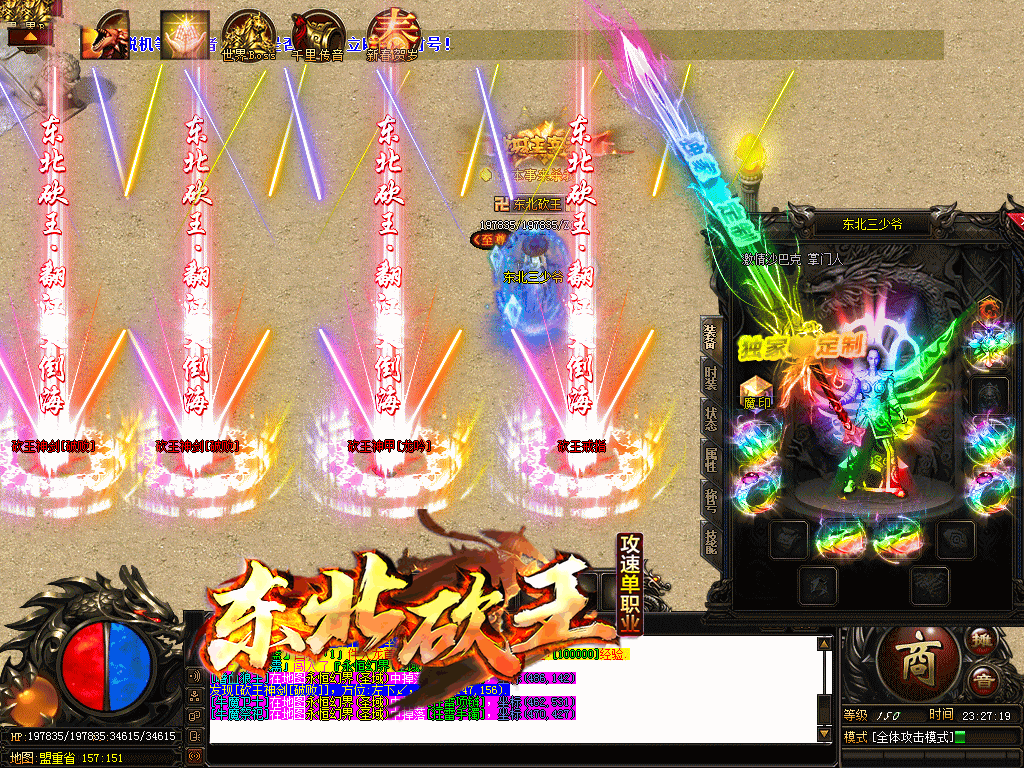Activate the glowing praying hands icon
This screenshot has width=1024, height=768.
184,35
